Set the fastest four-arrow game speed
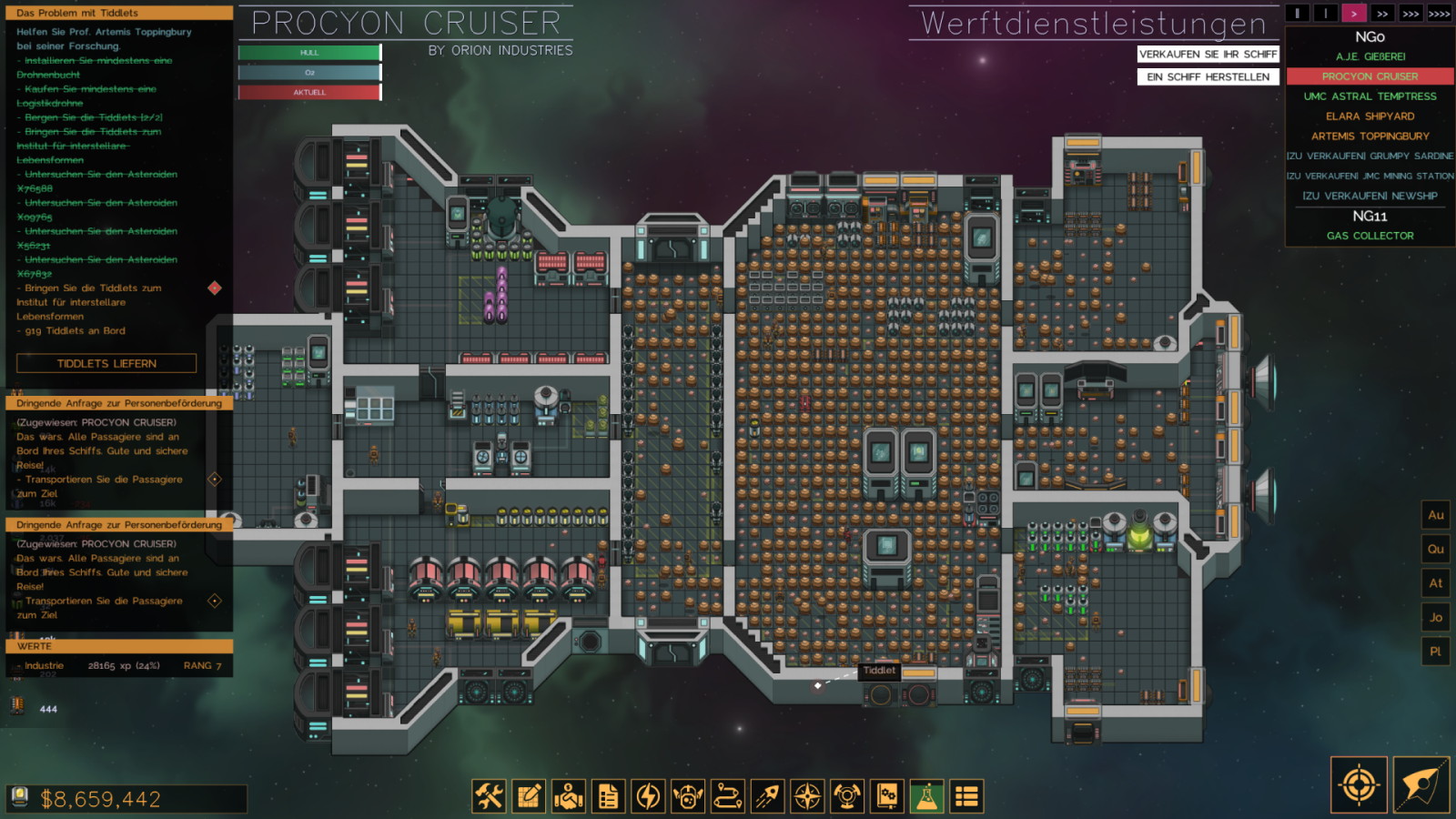This screenshot has width=1456, height=819. point(1439,14)
